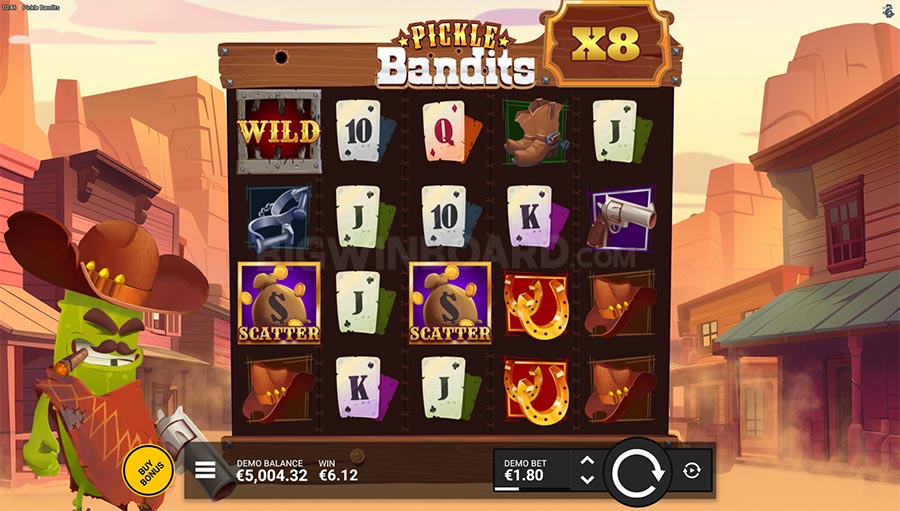
Task: Spin the reels with the round arrow button
Action: click(637, 471)
